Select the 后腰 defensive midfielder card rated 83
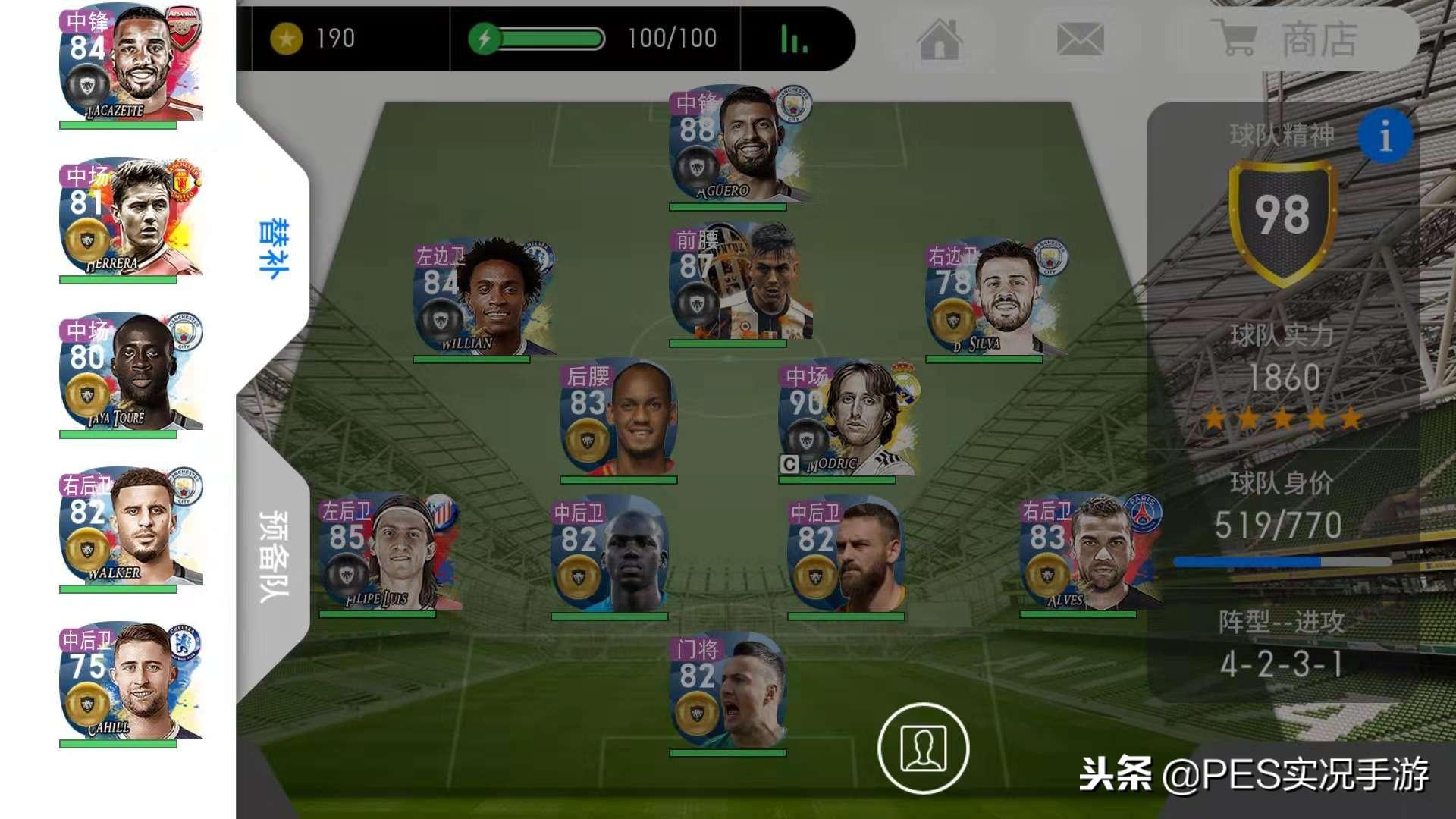Image resolution: width=1456 pixels, height=819 pixels. (x=619, y=419)
